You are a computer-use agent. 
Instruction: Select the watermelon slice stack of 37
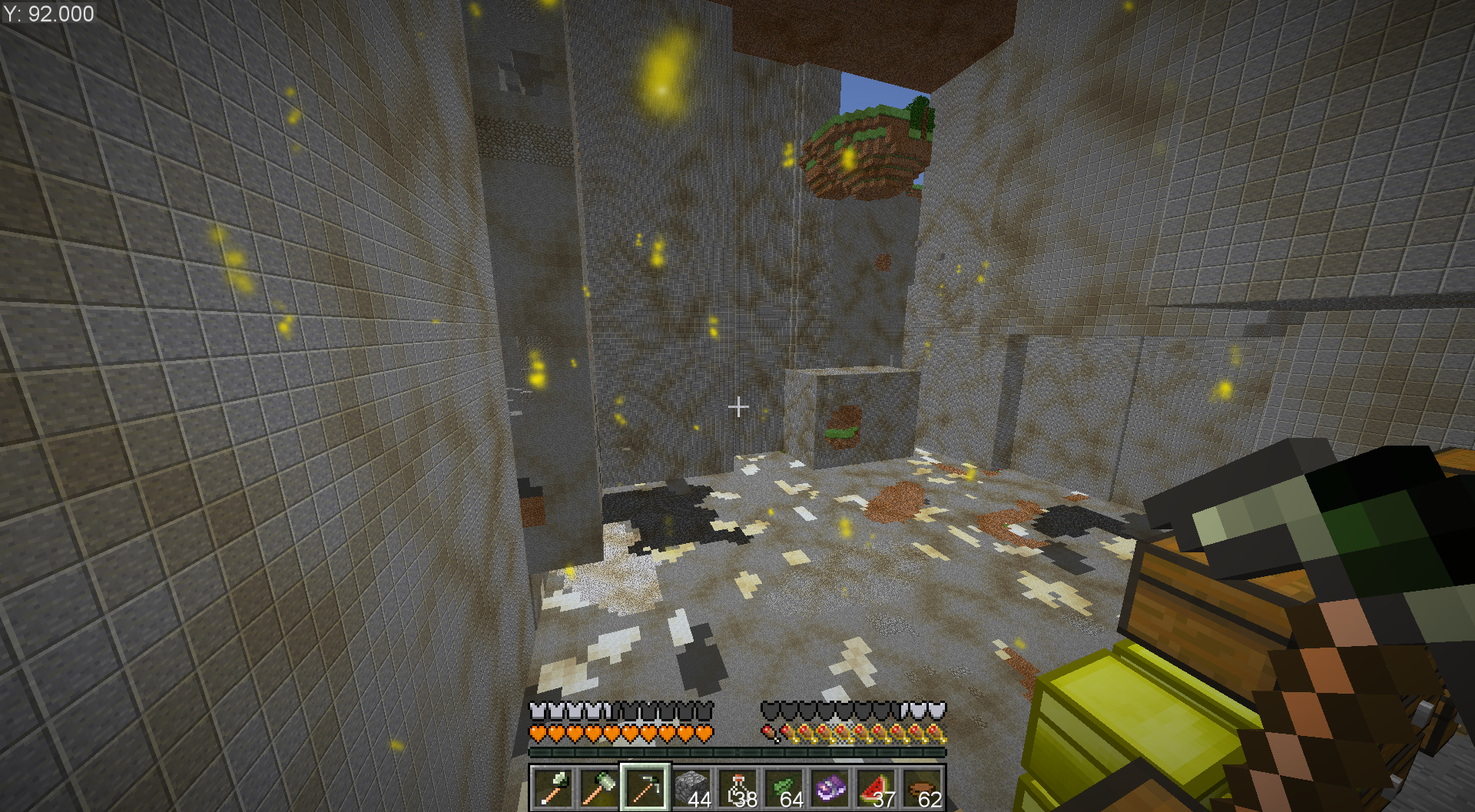pyautogui.click(x=876, y=788)
